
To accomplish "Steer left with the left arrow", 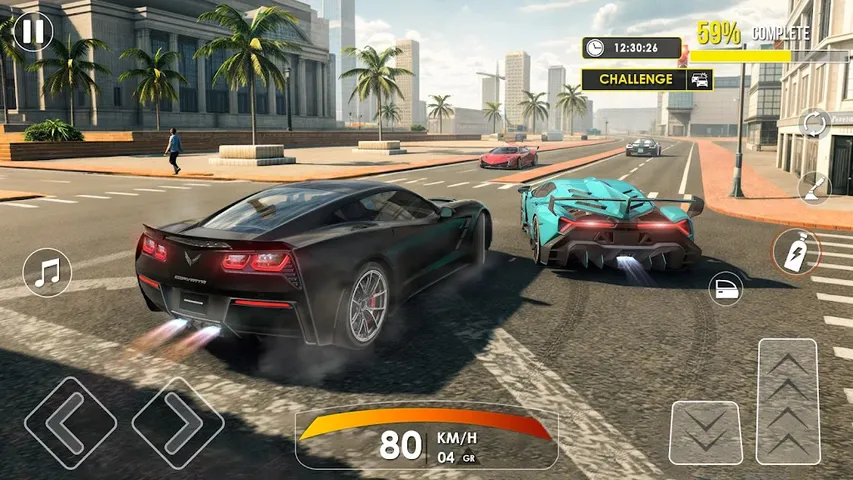I will pos(70,422).
